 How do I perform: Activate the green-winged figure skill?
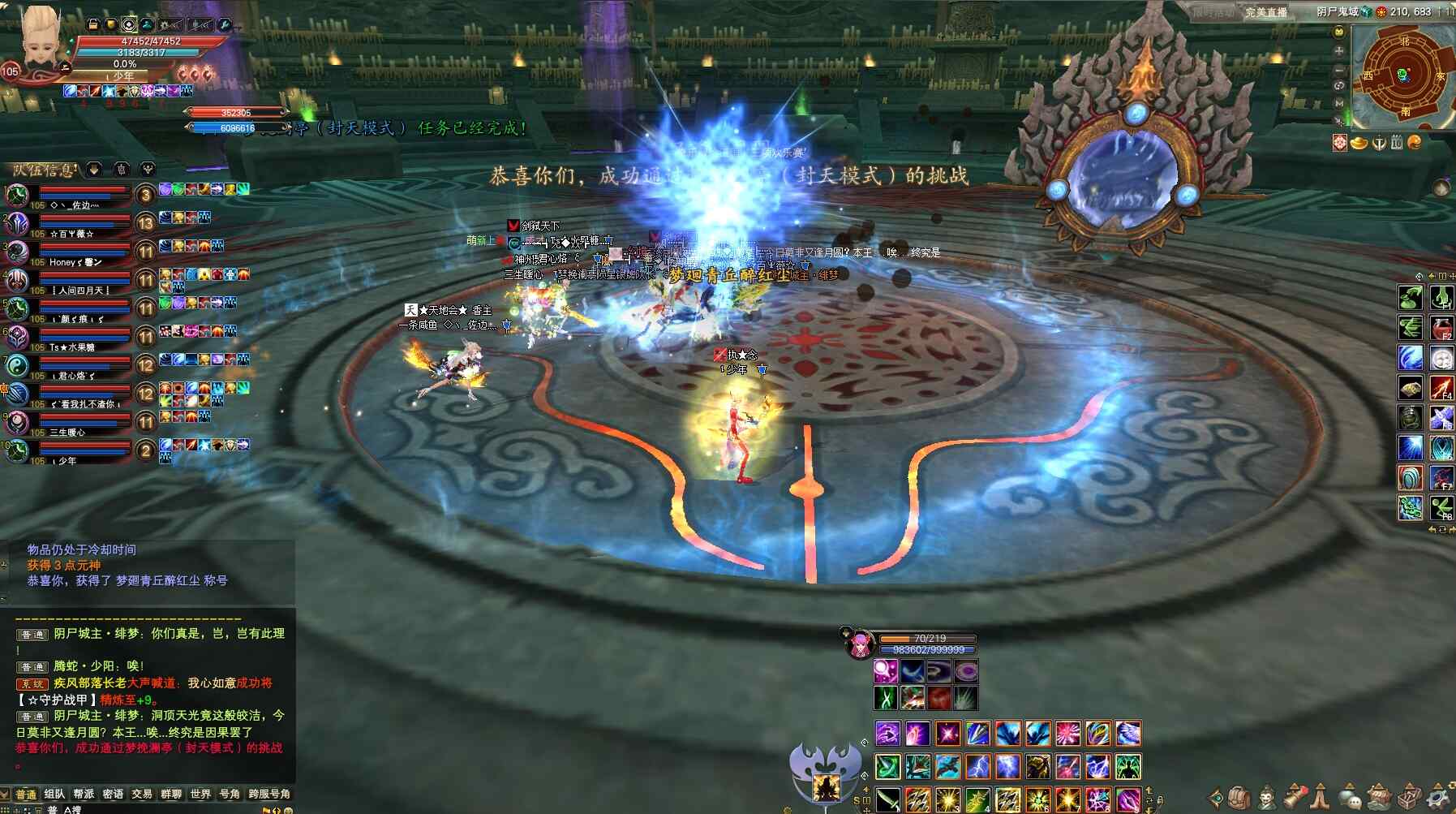[x=1128, y=765]
